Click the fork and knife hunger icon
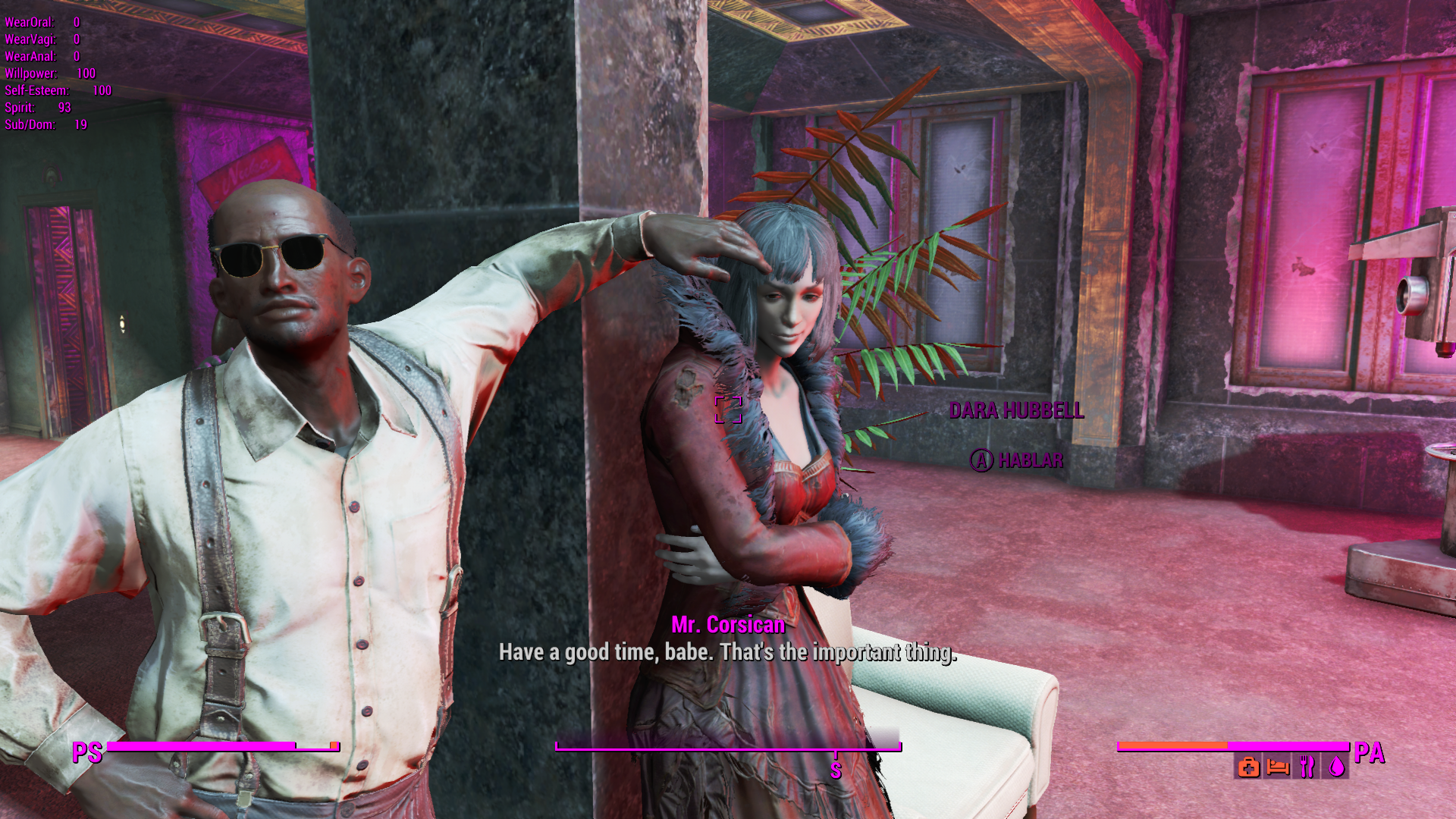Screen dimensions: 1456x819 click(1307, 767)
